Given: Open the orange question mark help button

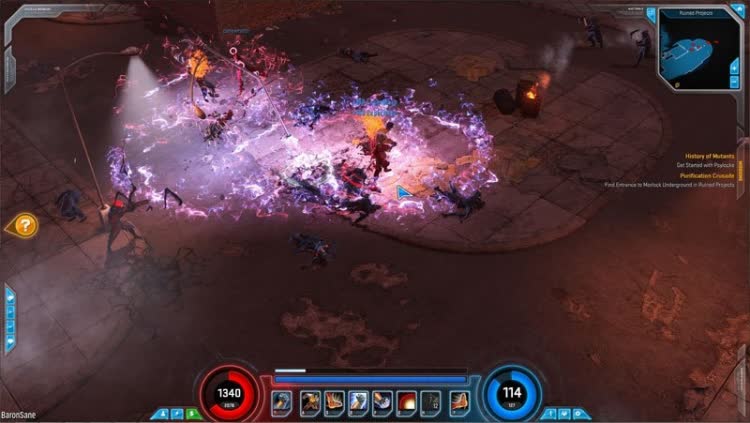Looking at the screenshot, I should (x=24, y=226).
